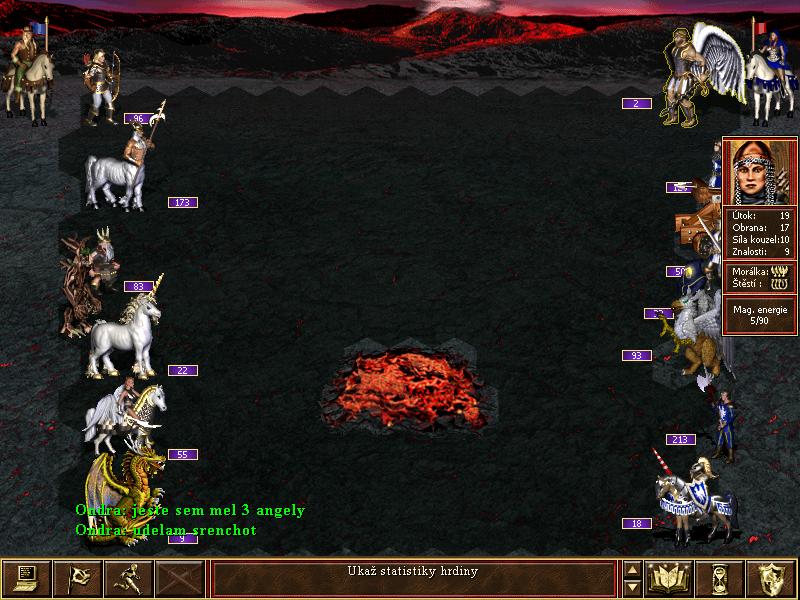Open the system options computer icon

(26, 578)
